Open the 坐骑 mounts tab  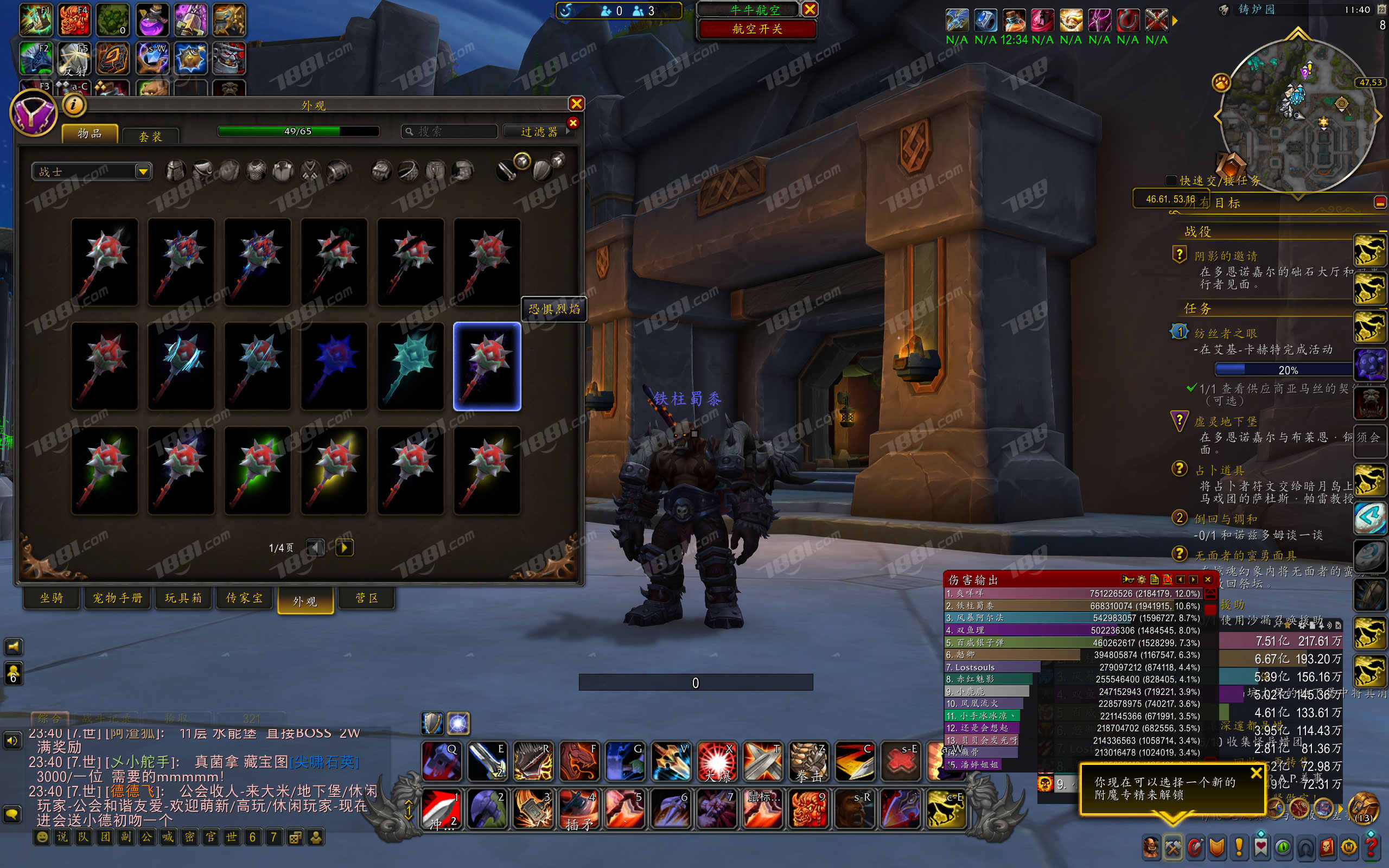[x=52, y=598]
